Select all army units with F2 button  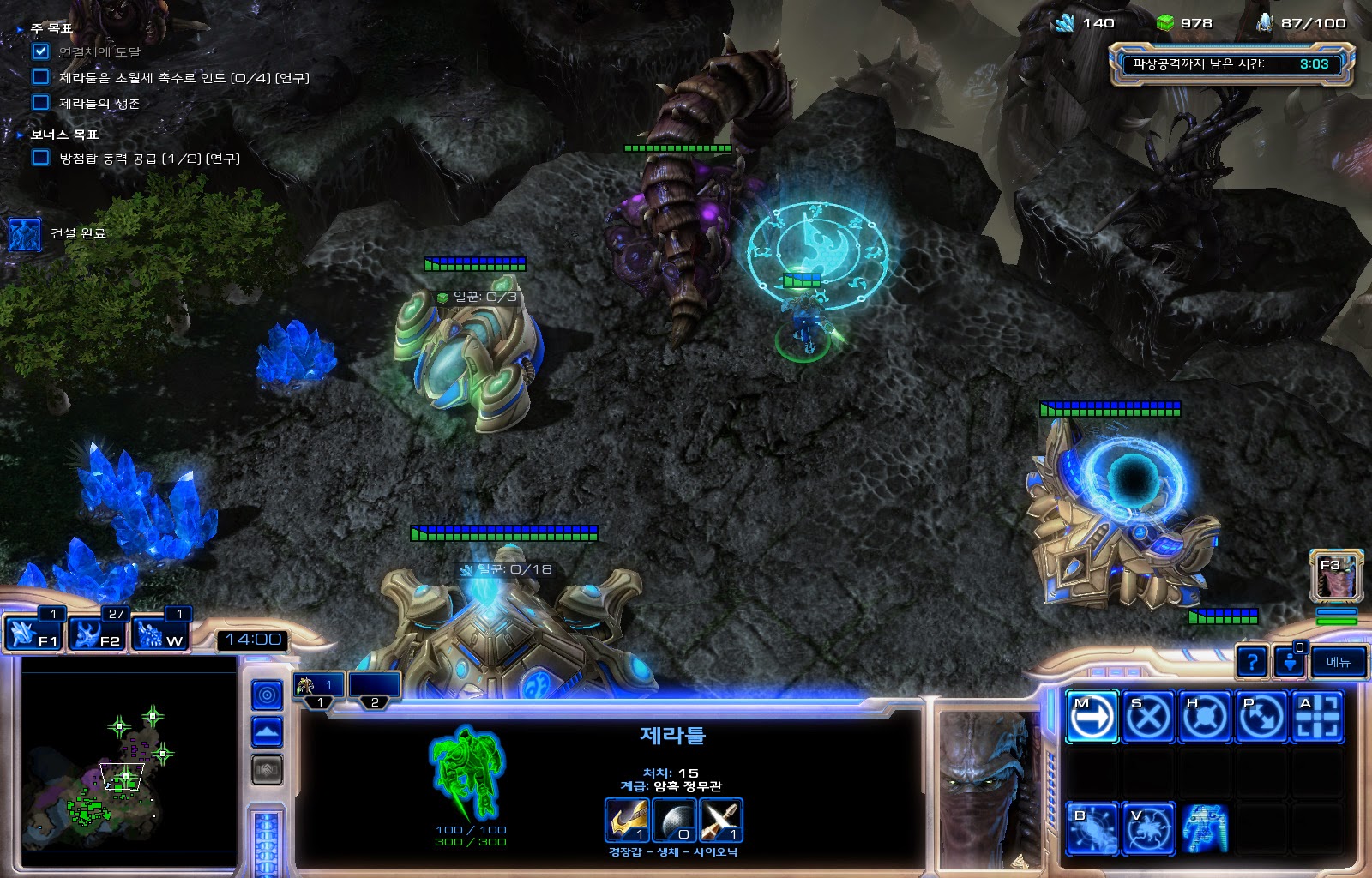tap(97, 634)
